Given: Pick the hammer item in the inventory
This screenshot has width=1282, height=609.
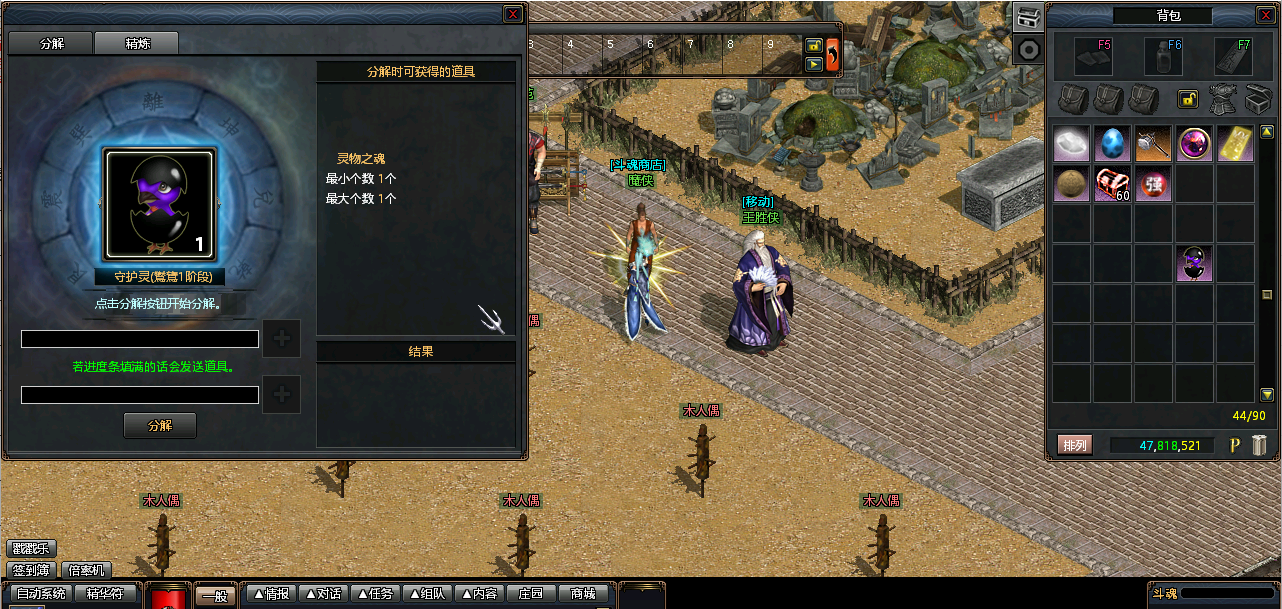Looking at the screenshot, I should (1153, 144).
